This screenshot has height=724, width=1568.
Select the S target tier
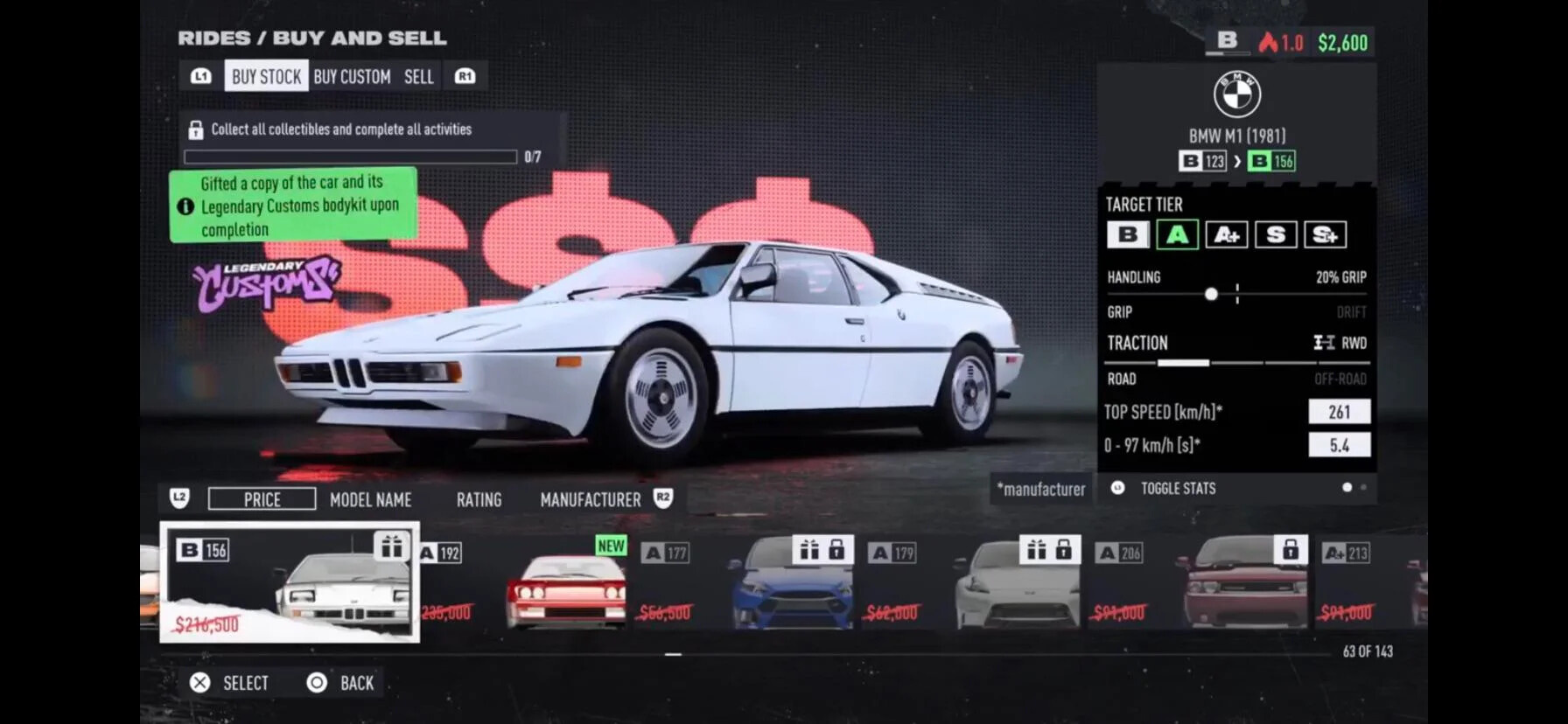pos(1275,234)
